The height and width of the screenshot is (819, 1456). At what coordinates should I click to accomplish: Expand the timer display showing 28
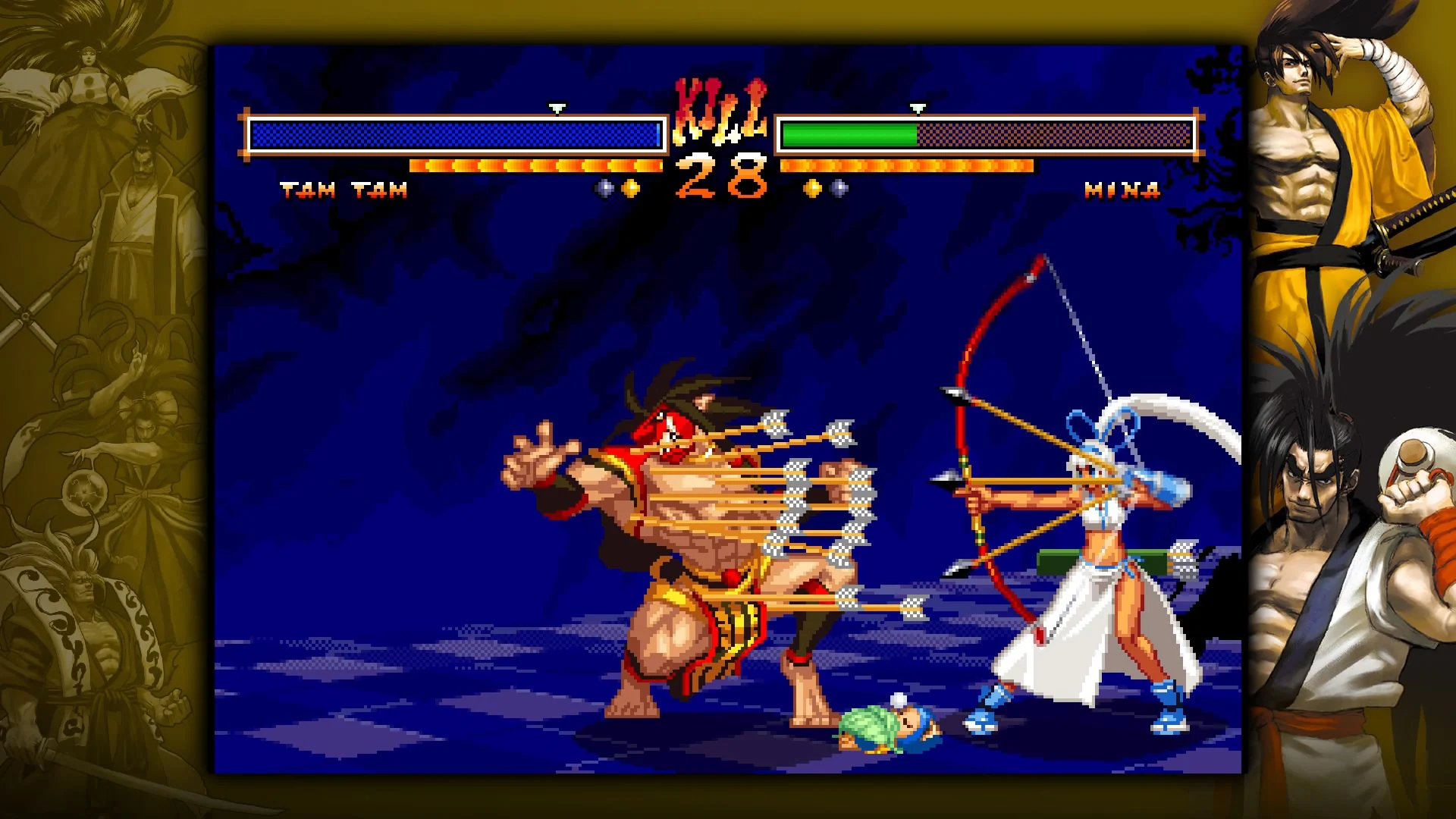point(719,176)
